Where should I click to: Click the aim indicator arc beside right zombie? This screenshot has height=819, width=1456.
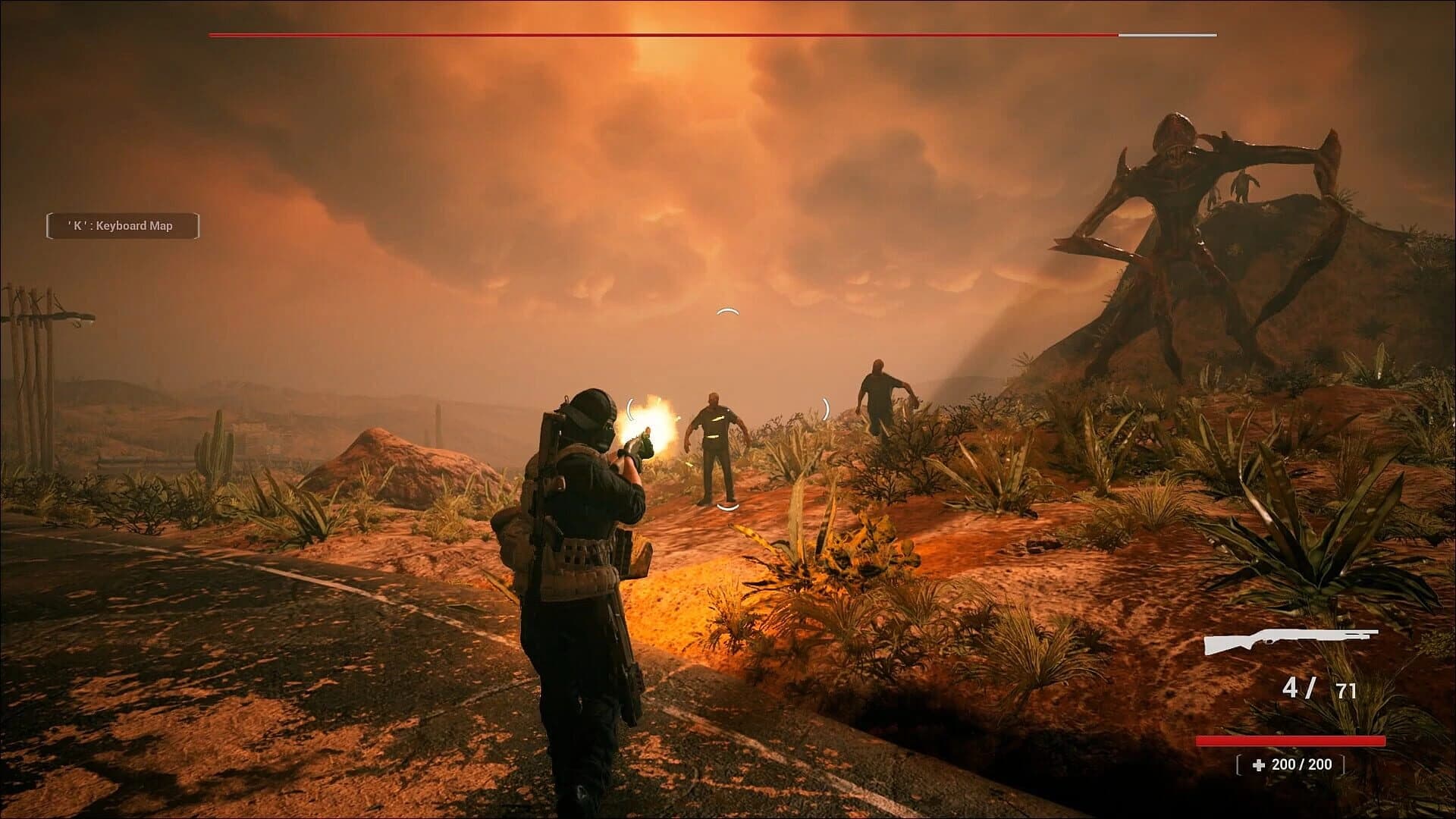826,407
